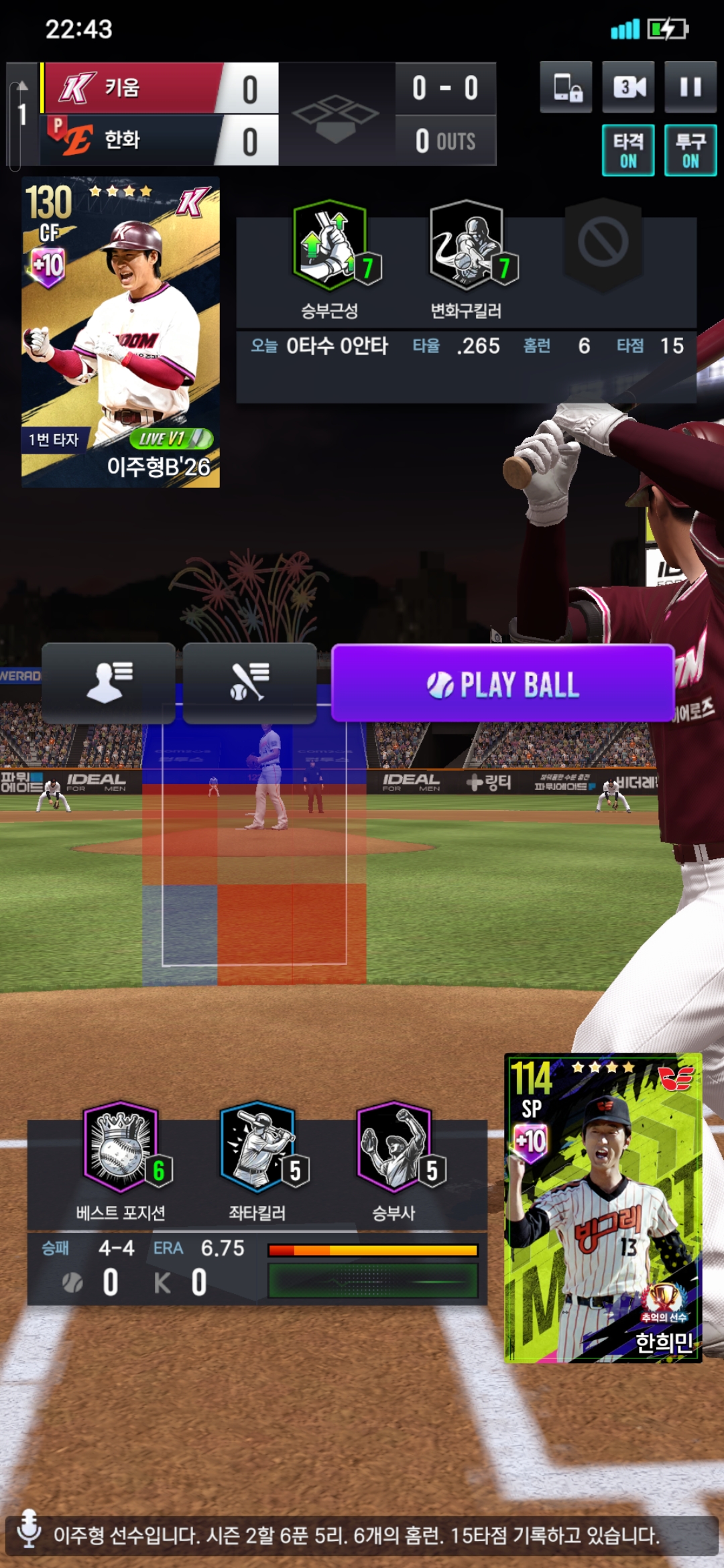The height and width of the screenshot is (1568, 724).
Task: Open the bat and ball list button
Action: 249,683
